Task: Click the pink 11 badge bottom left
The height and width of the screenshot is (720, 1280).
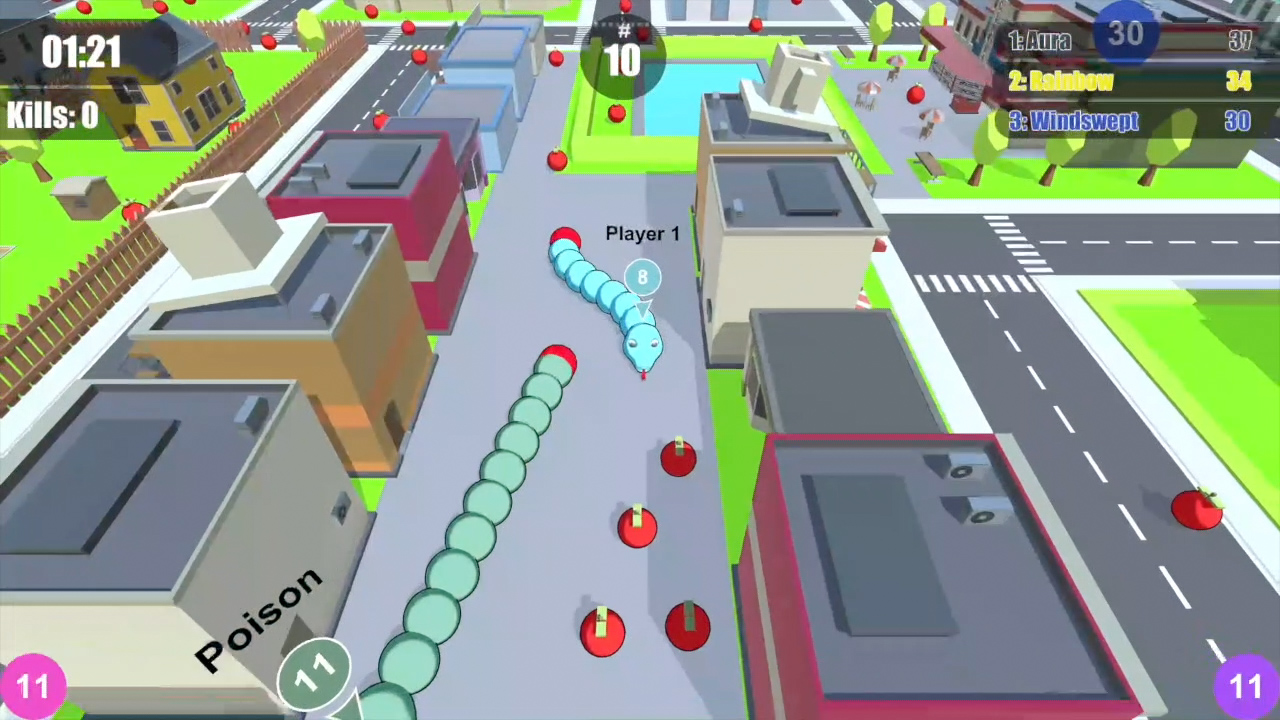Action: 35,686
